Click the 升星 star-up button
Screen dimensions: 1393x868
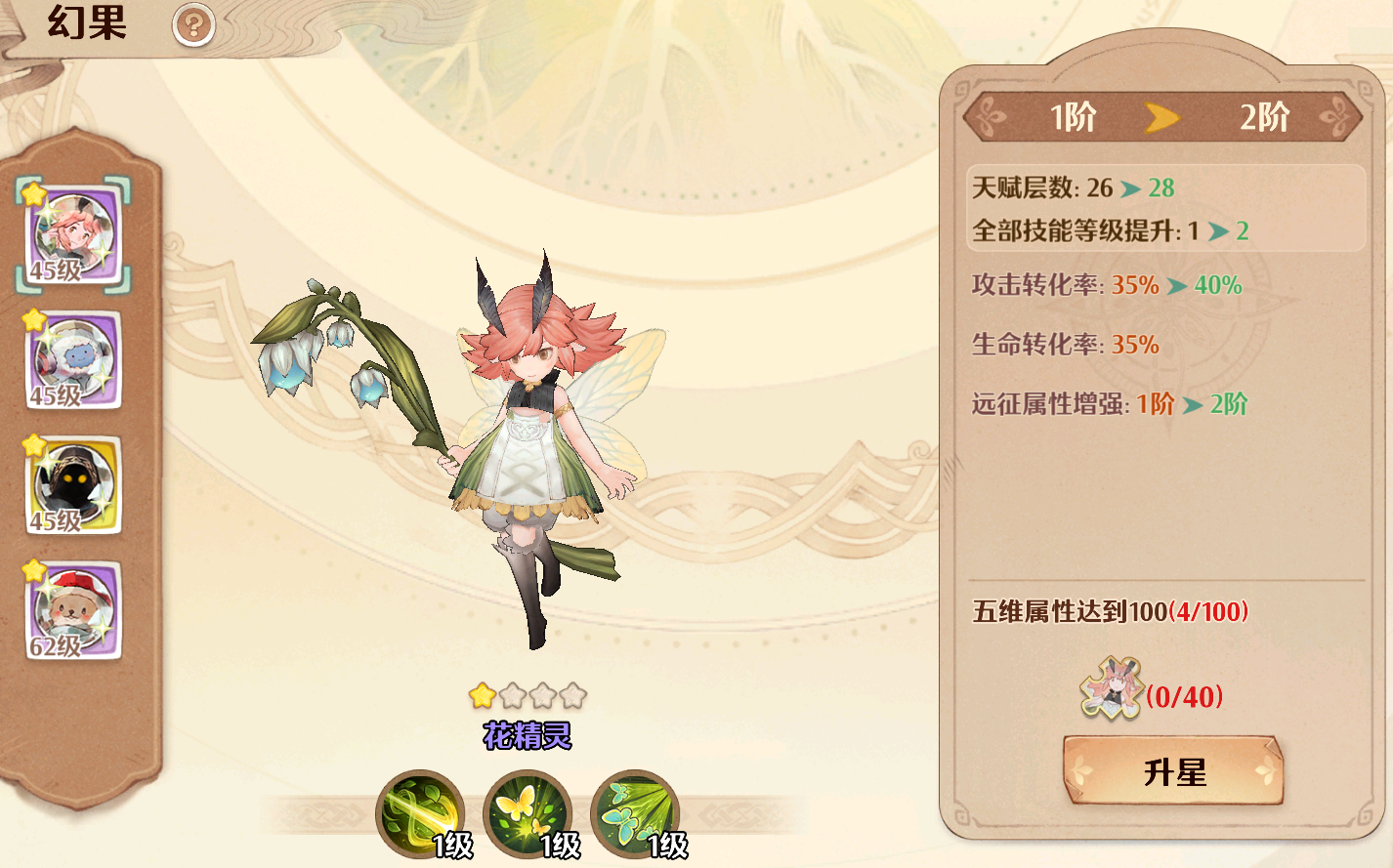(1172, 771)
